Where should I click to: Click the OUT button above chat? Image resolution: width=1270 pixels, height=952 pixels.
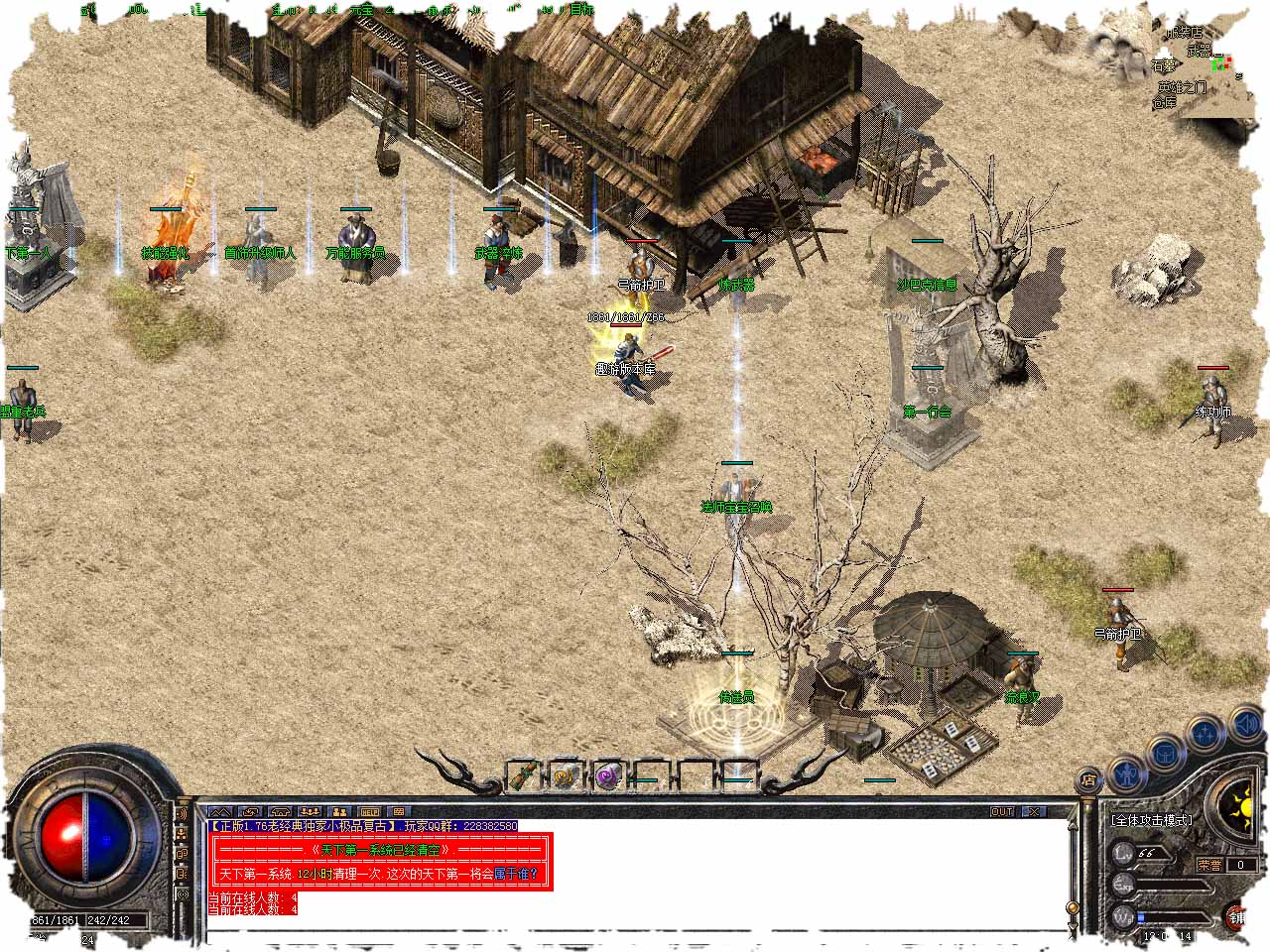(1003, 811)
